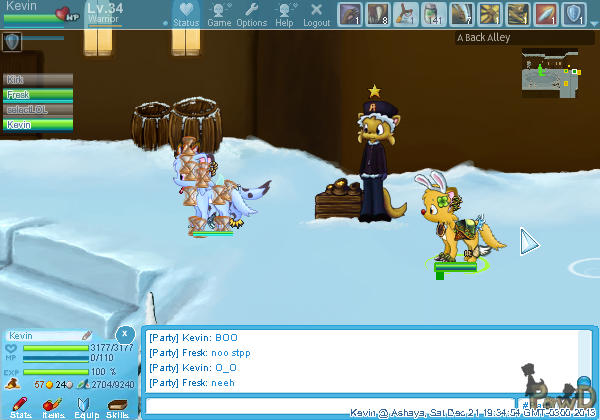600x420 pixels.
Task: Open the Stats panel
Action: pyautogui.click(x=22, y=406)
